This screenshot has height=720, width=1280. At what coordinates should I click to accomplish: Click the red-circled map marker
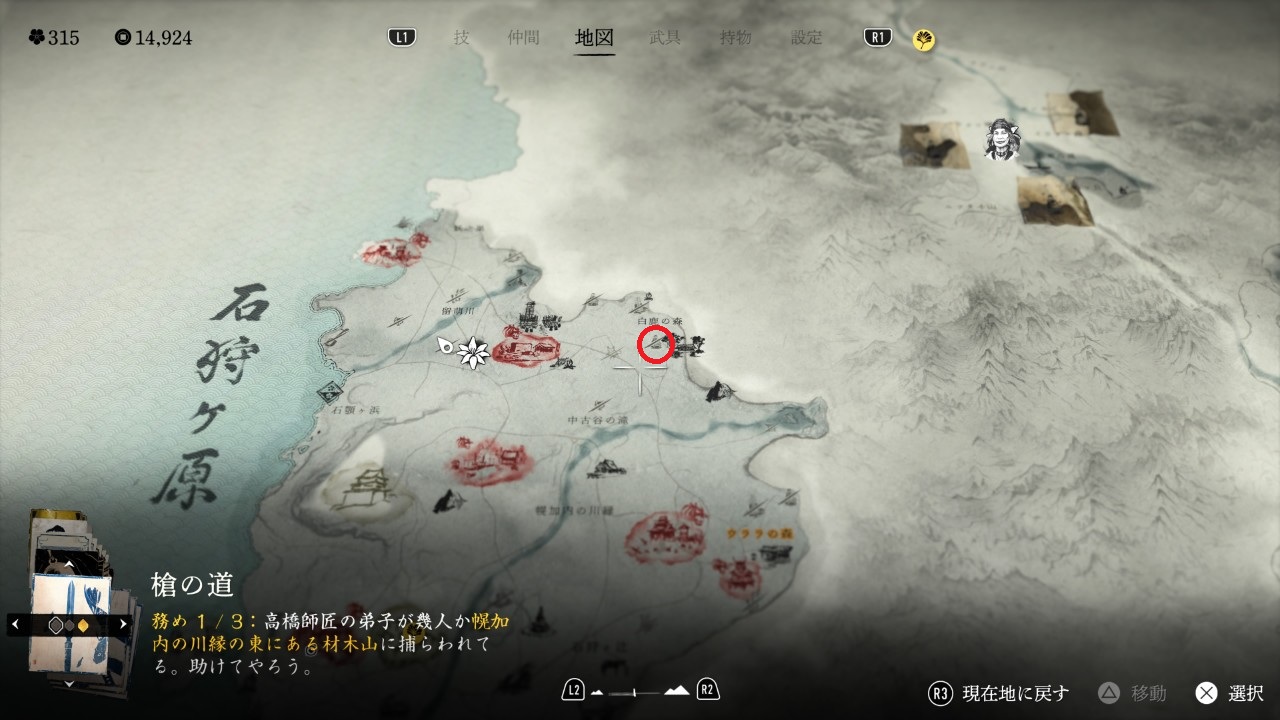[x=656, y=344]
